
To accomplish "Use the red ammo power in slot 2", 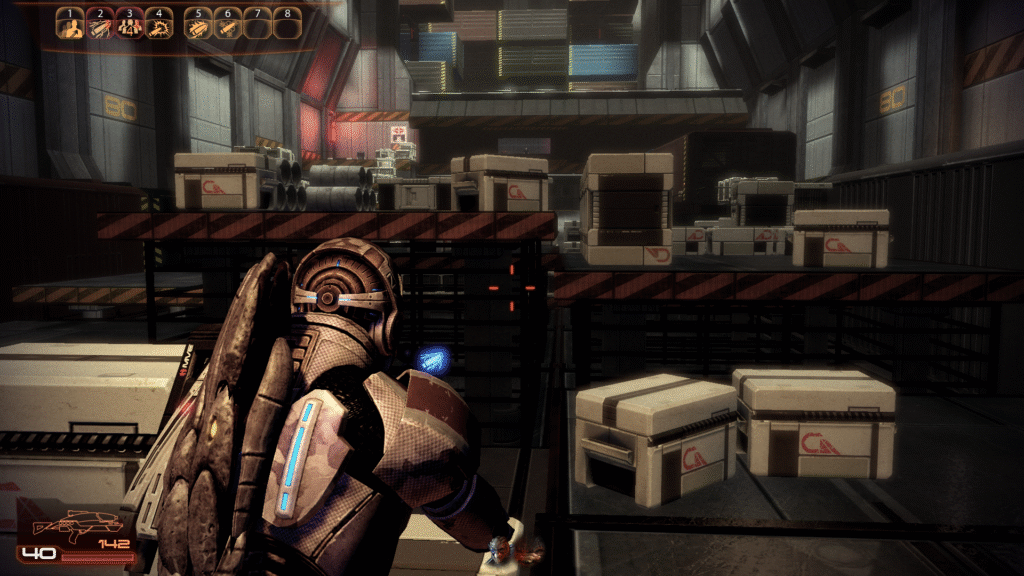I will click(x=99, y=26).
